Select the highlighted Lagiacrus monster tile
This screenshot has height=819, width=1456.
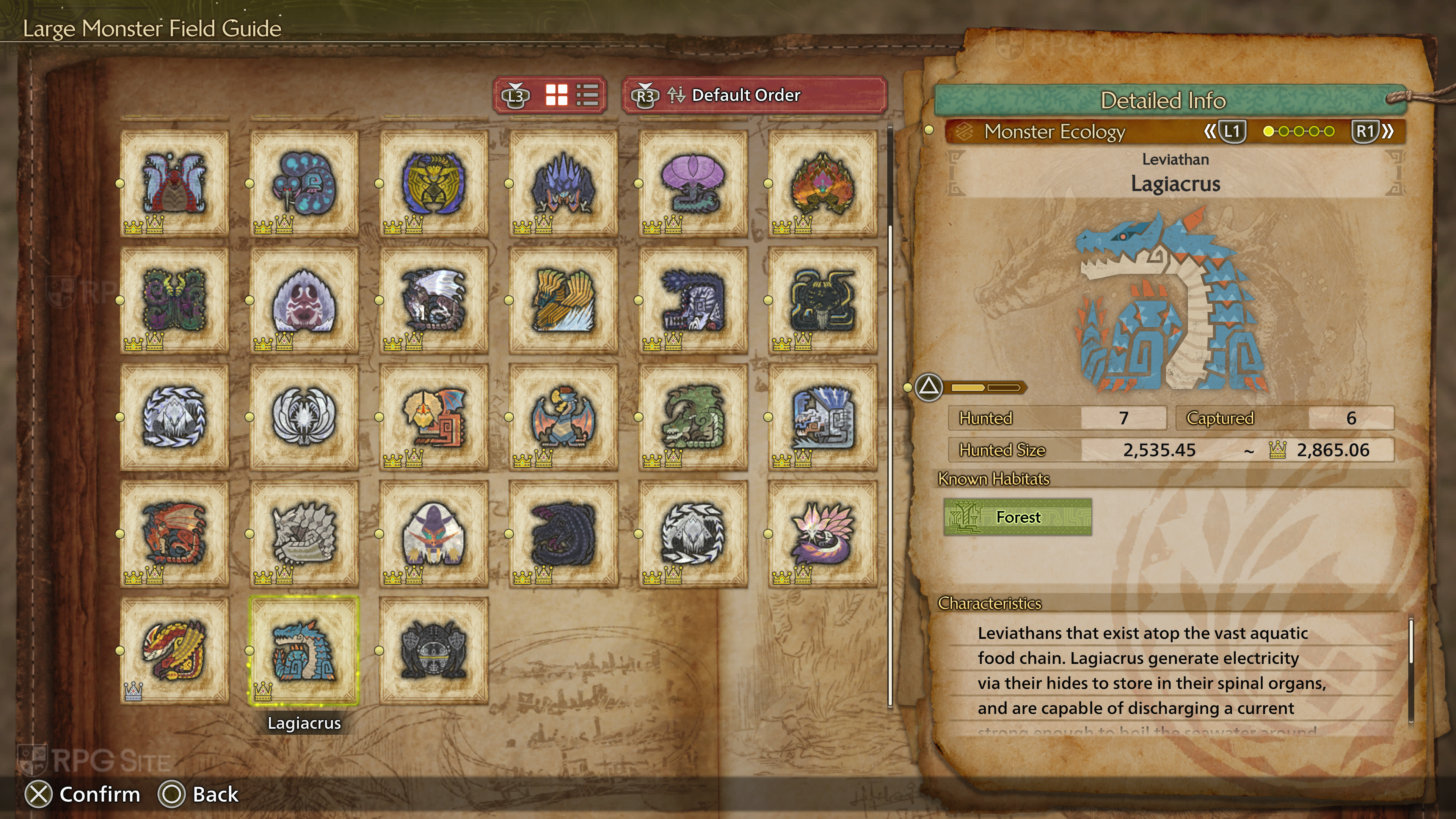point(304,650)
